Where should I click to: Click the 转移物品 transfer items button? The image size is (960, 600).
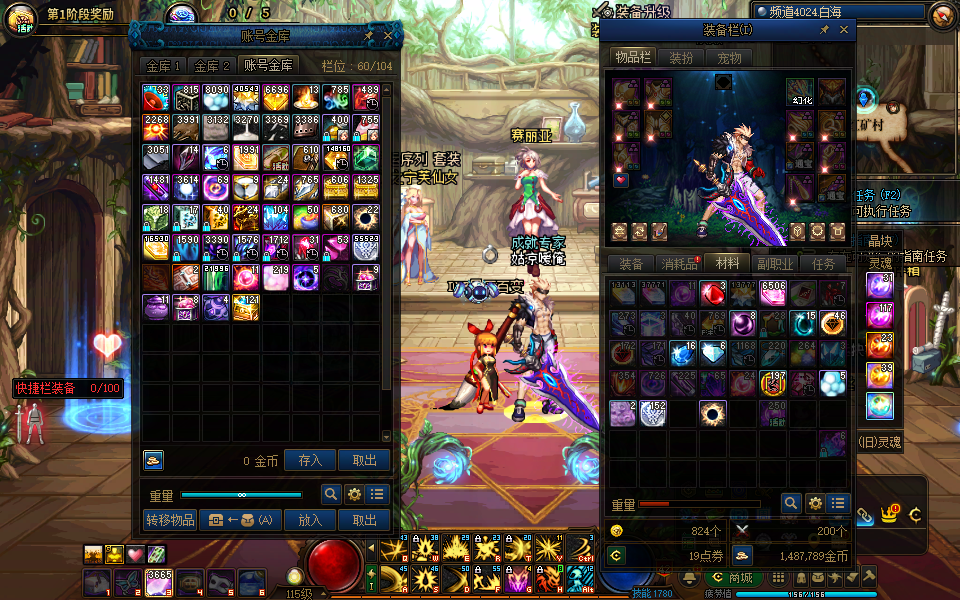[x=170, y=520]
